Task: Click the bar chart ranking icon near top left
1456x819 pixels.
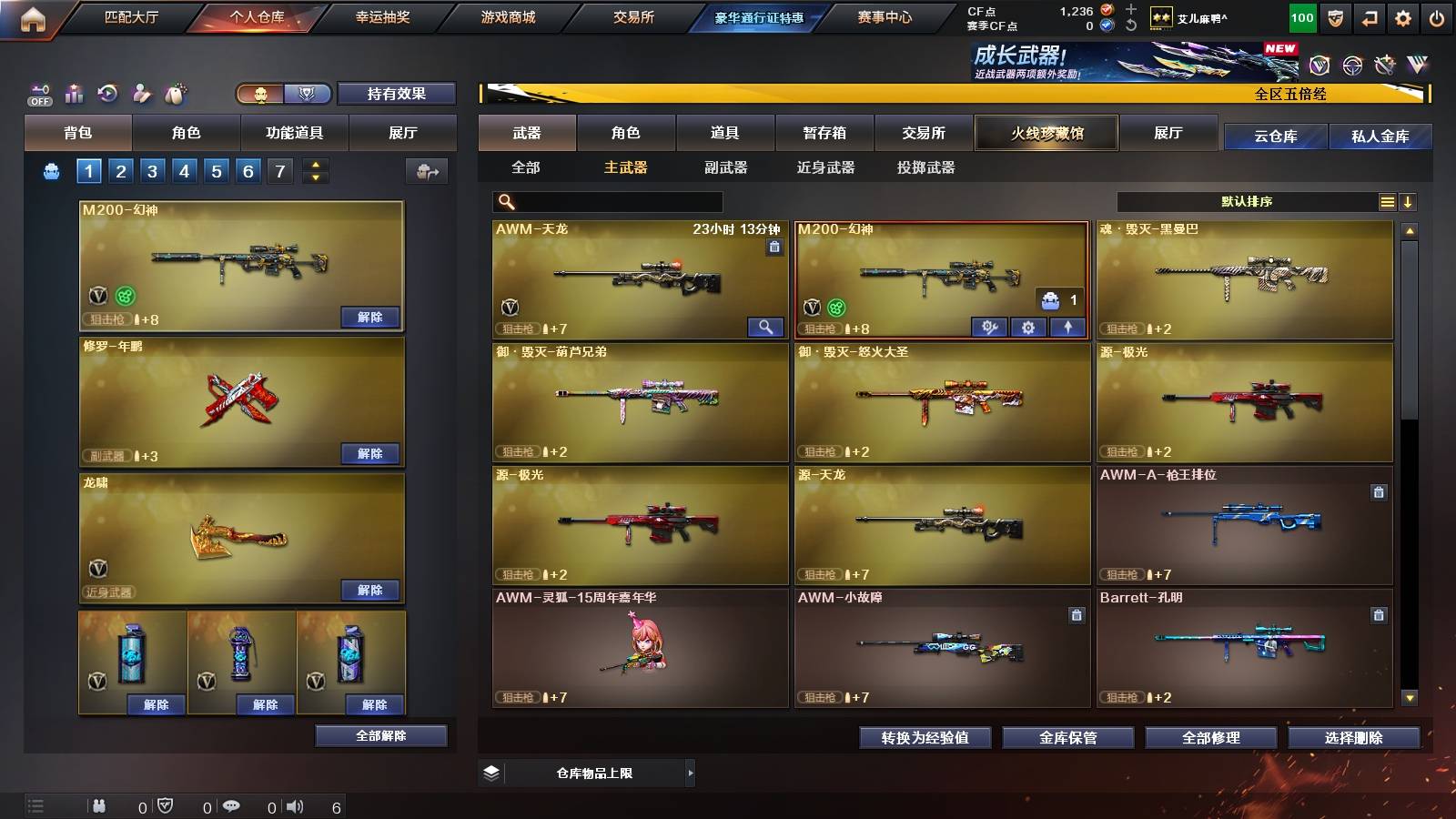Action: [74, 94]
